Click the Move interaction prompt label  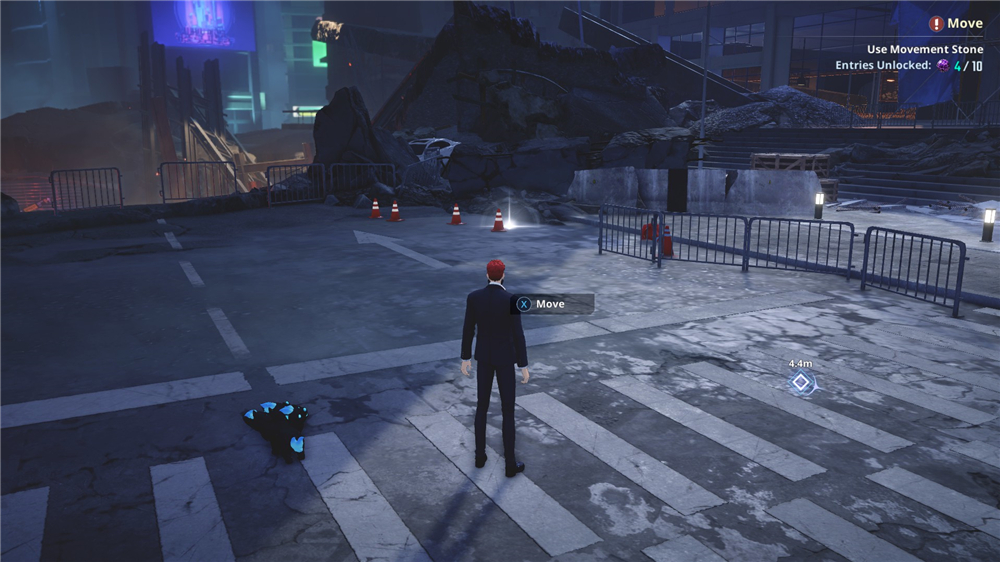pyautogui.click(x=553, y=304)
